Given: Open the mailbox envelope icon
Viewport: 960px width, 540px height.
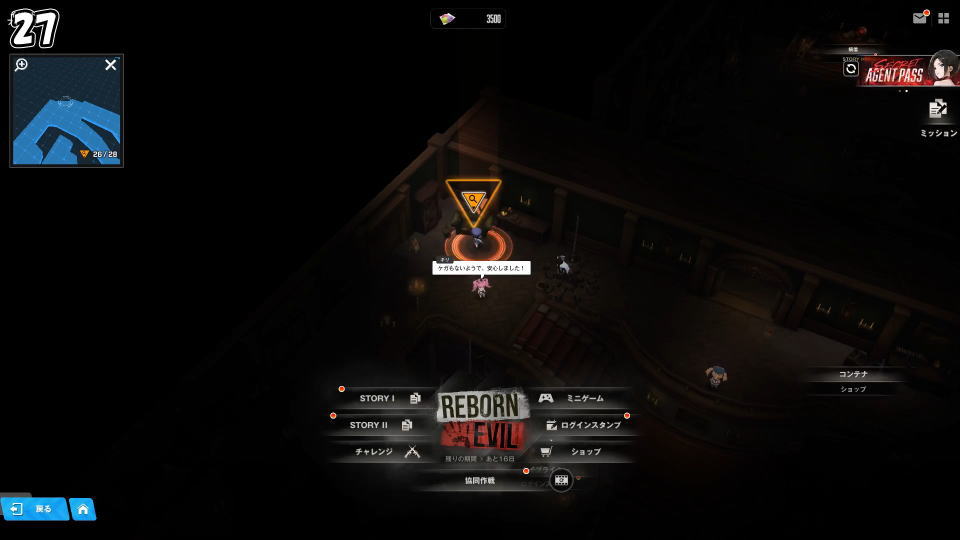Looking at the screenshot, I should [919, 18].
